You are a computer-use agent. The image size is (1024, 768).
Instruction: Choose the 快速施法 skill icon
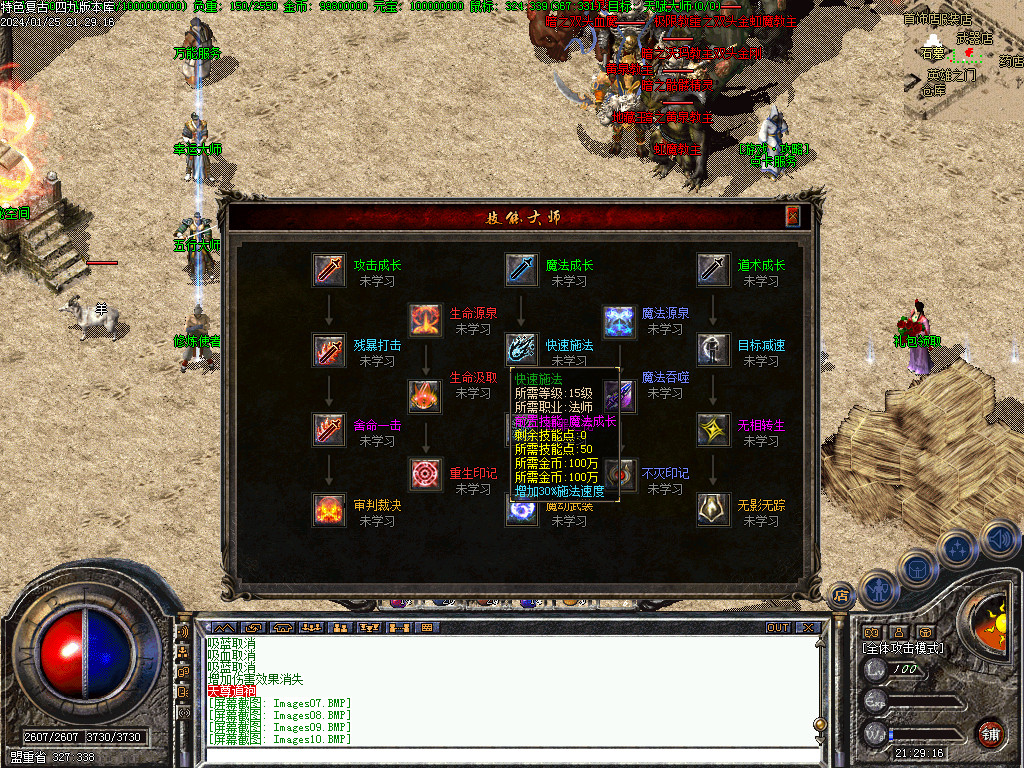coord(521,350)
